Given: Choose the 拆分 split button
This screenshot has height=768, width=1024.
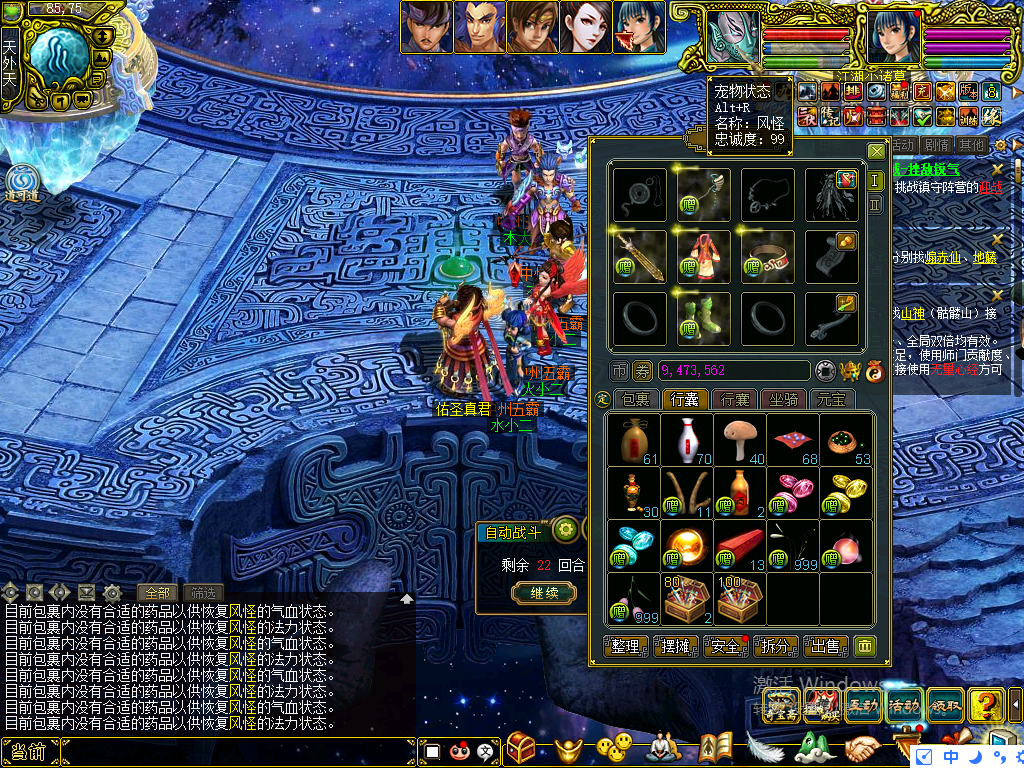Looking at the screenshot, I should tap(775, 646).
